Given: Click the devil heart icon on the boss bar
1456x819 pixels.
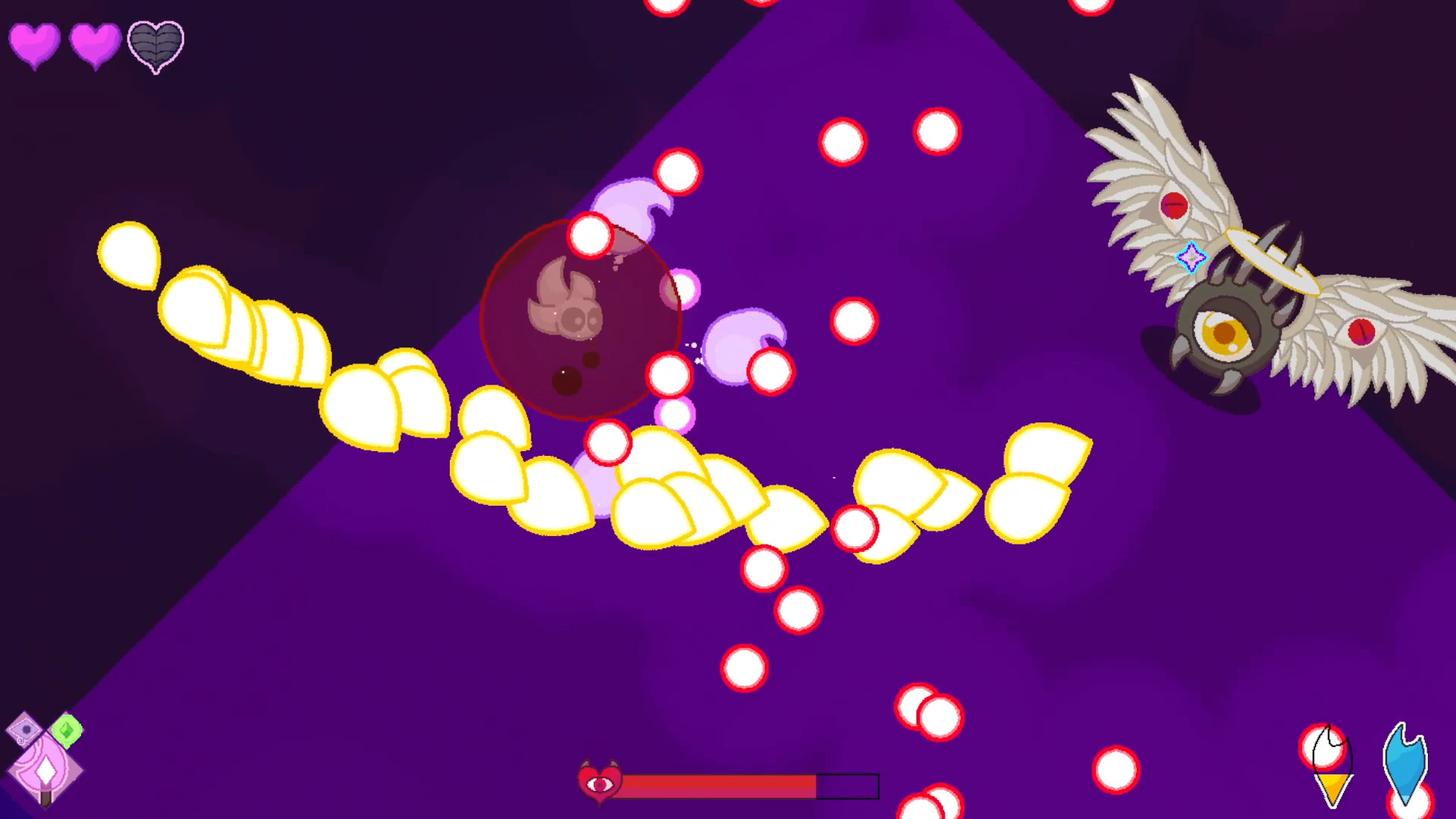Looking at the screenshot, I should tap(600, 783).
